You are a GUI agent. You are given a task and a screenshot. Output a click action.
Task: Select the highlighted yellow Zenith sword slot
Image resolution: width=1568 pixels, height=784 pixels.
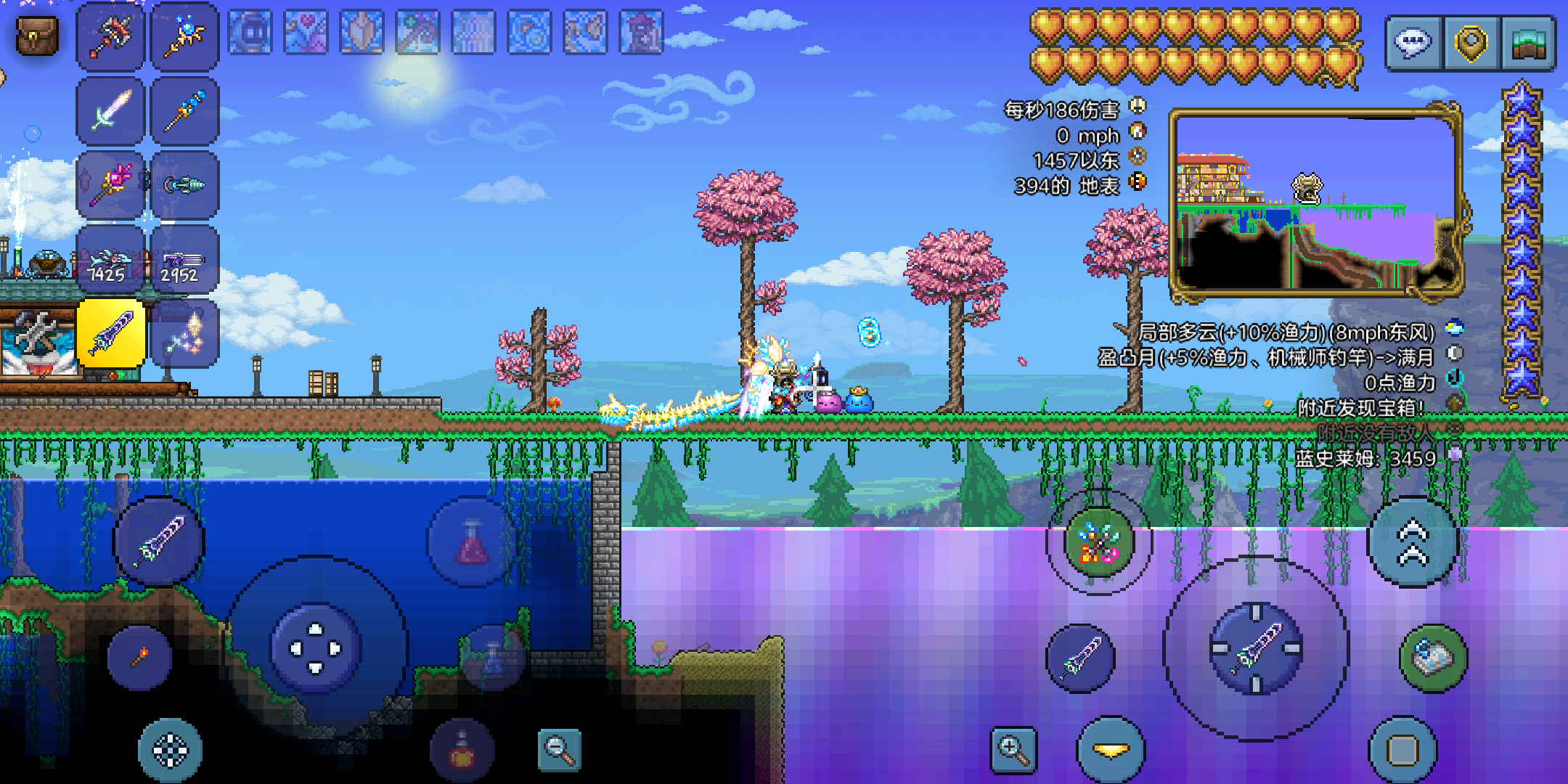coord(111,334)
